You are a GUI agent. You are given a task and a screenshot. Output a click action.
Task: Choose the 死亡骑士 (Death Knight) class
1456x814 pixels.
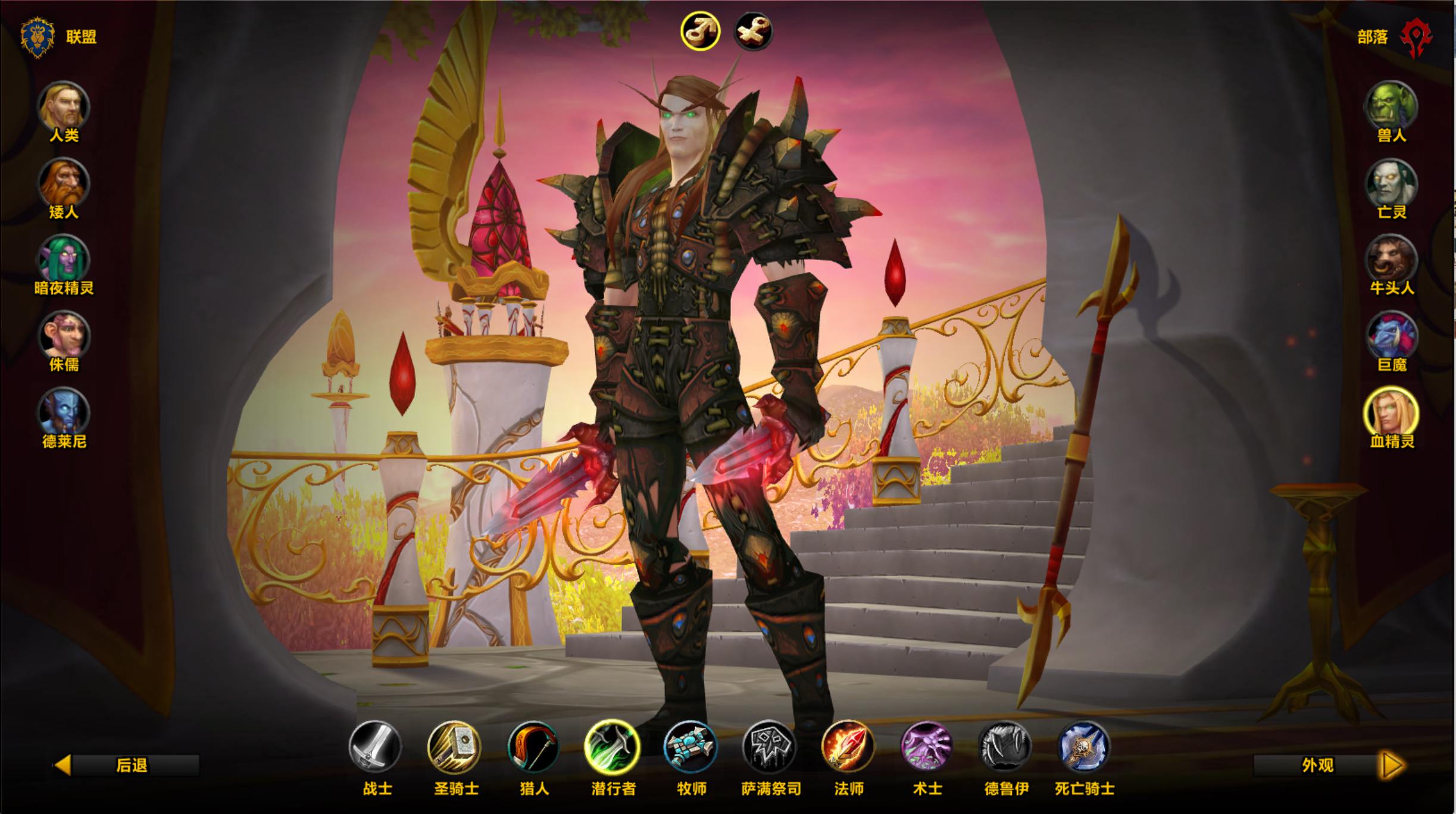(x=1084, y=746)
